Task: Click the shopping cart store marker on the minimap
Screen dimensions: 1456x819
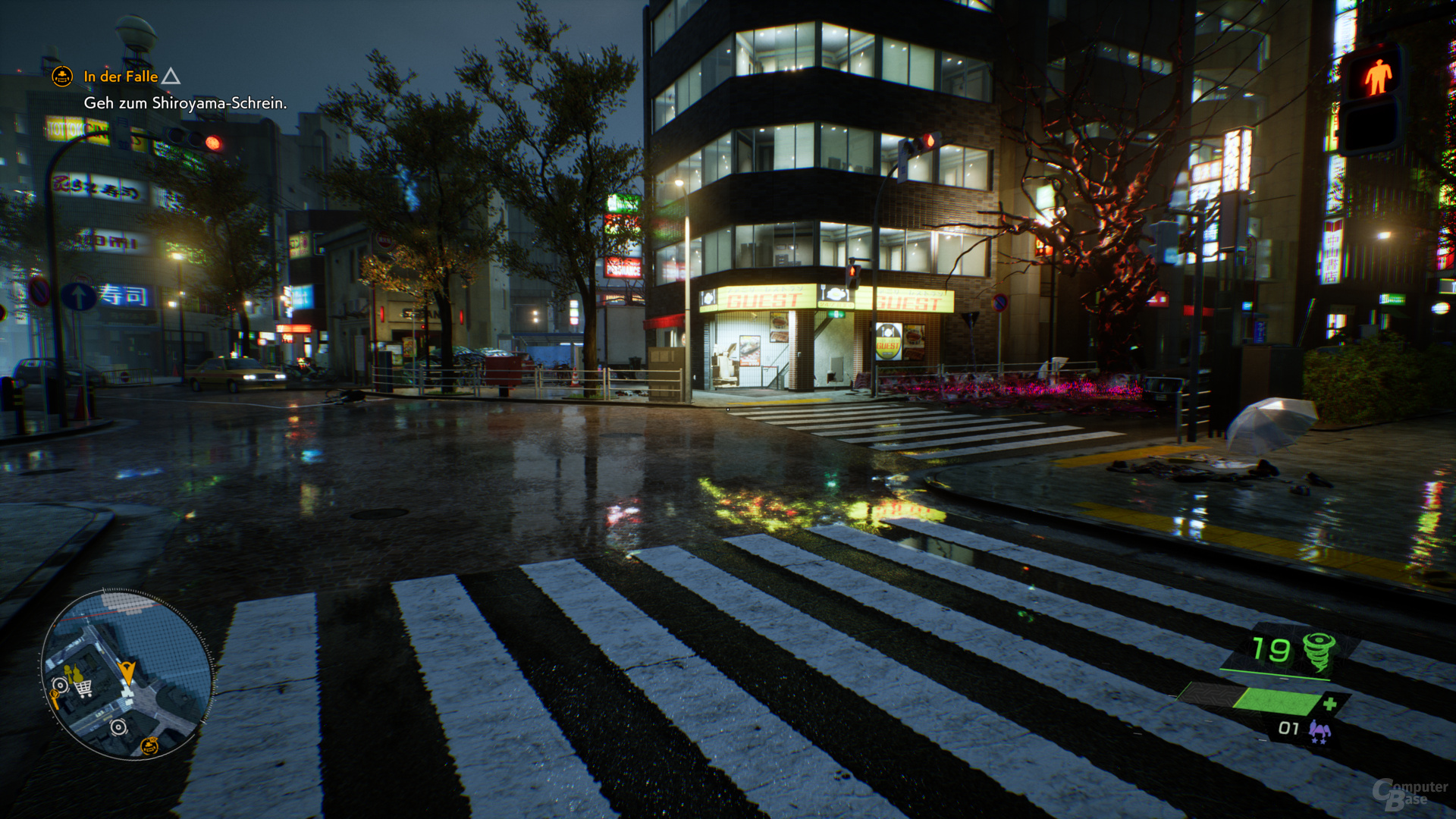Action: [83, 688]
